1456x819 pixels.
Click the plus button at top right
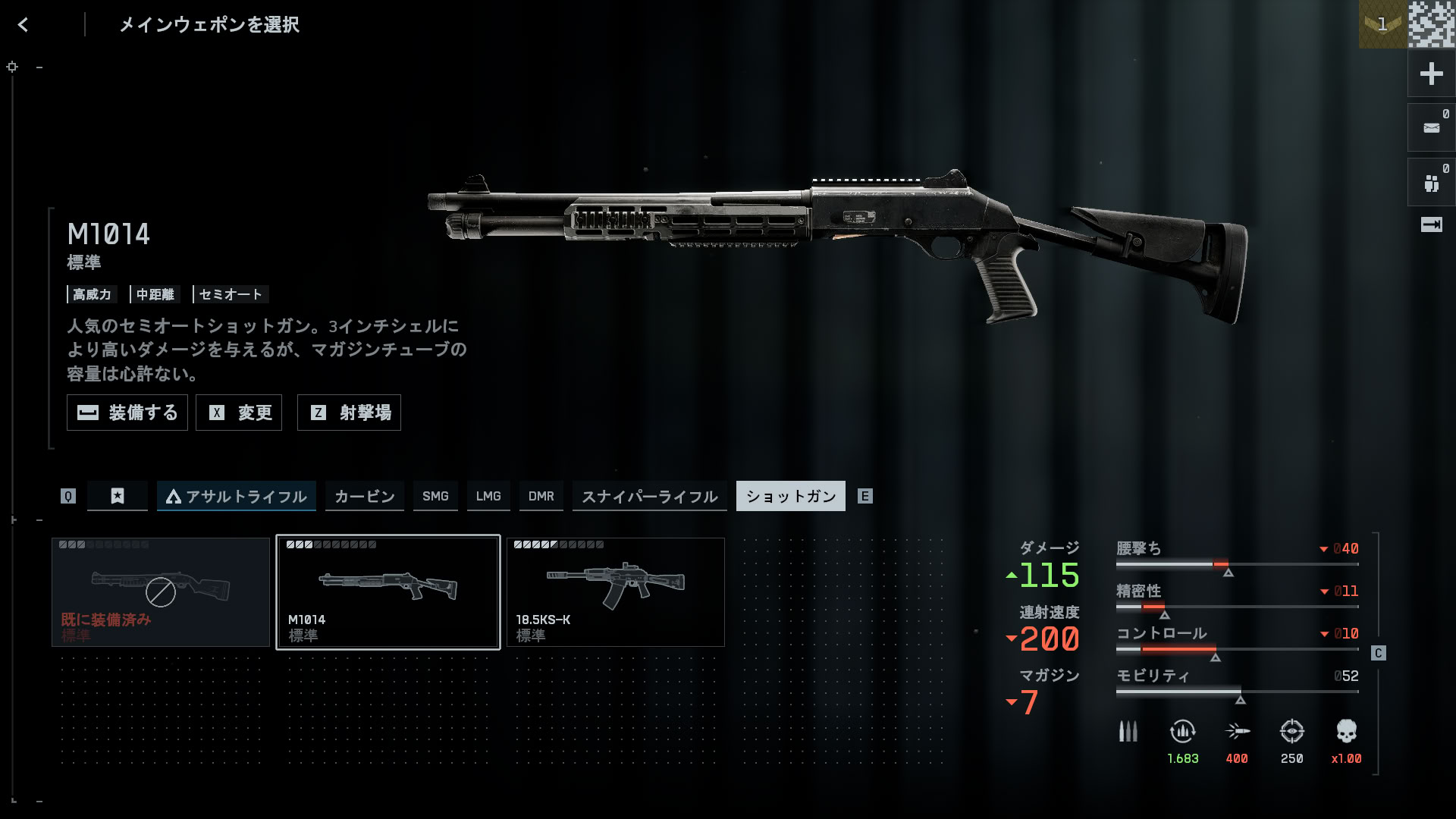pos(1431,74)
